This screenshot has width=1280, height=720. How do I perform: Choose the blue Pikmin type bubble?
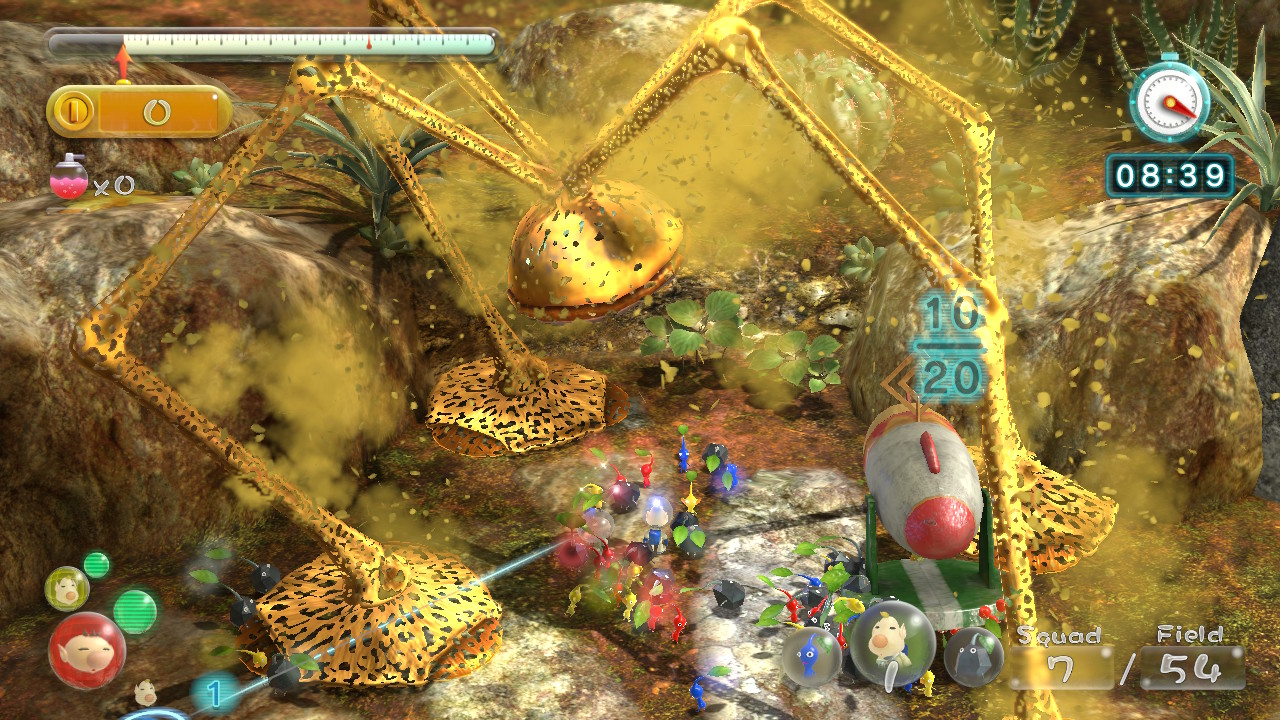pos(811,656)
